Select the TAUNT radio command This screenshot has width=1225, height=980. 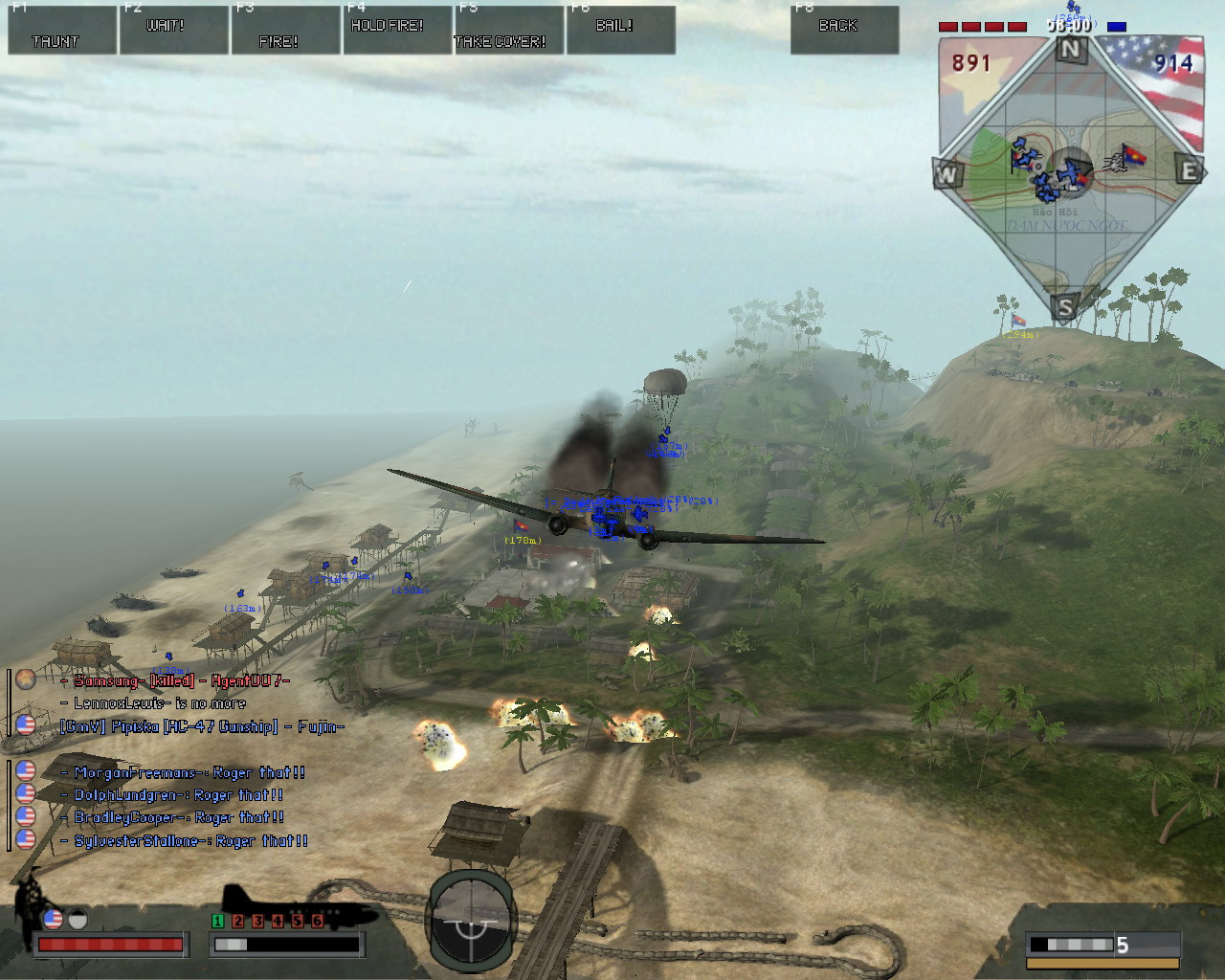tap(62, 30)
